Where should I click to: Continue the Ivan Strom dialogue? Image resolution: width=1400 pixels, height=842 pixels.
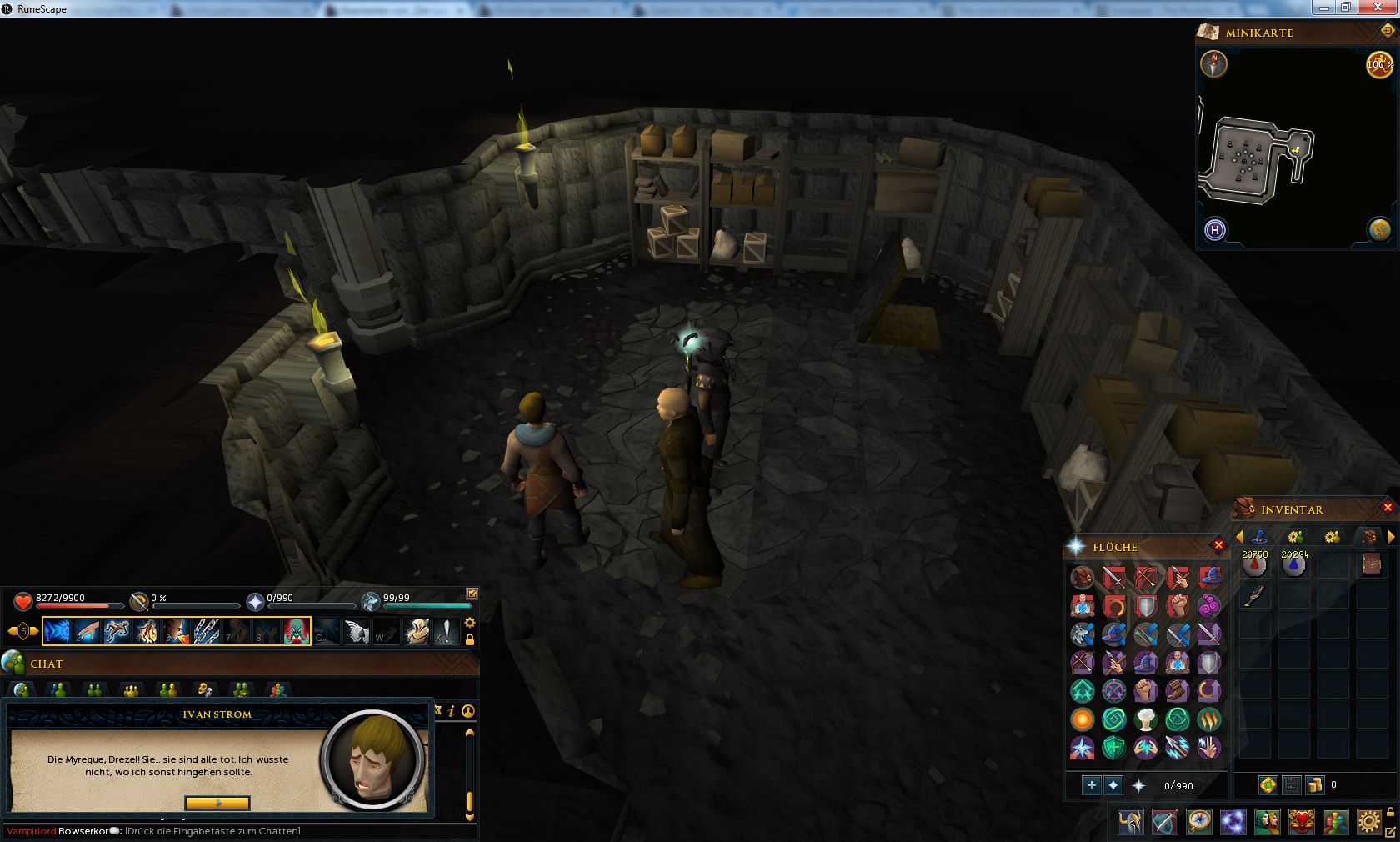217,803
